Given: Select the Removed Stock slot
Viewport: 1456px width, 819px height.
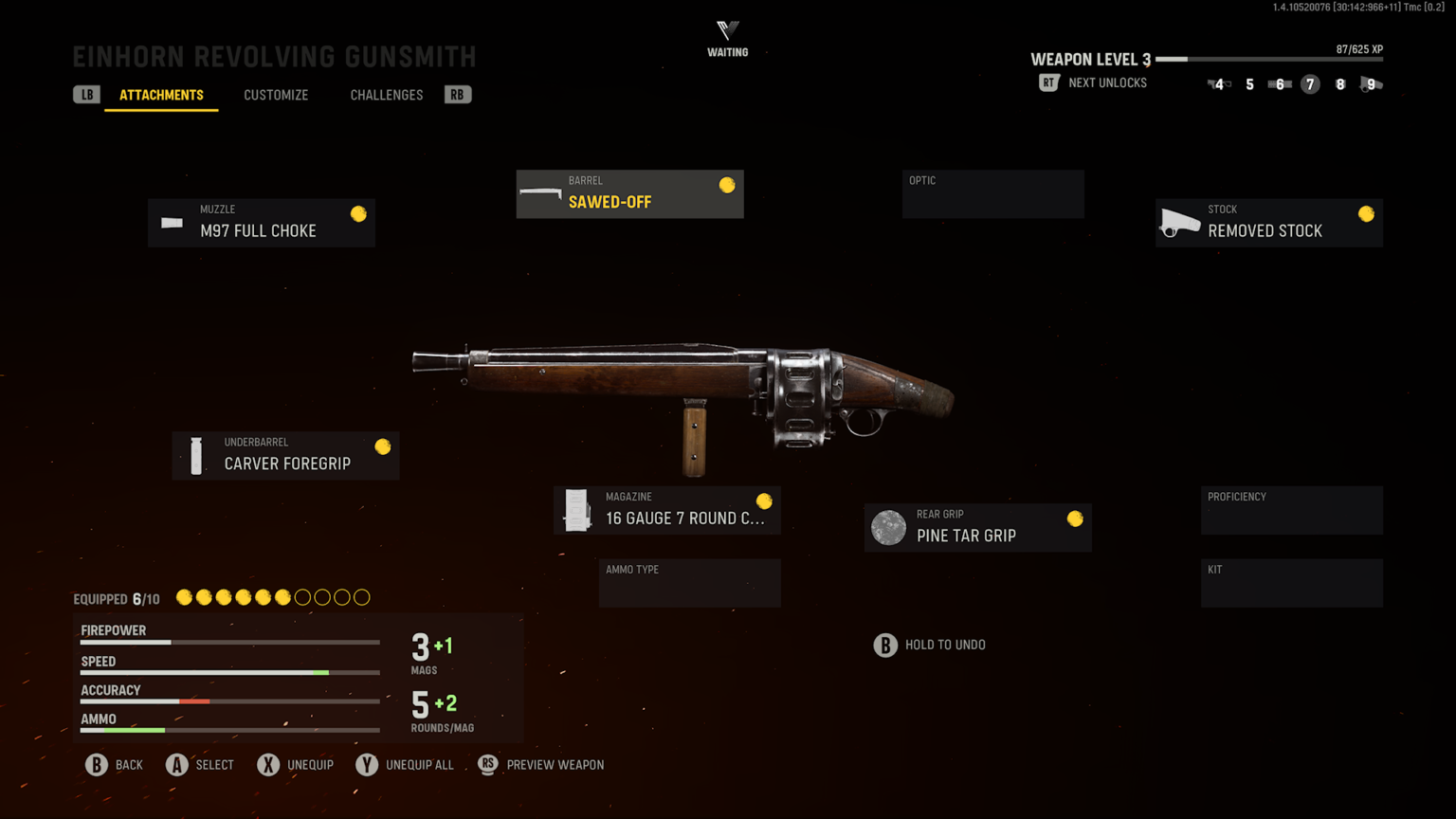Looking at the screenshot, I should (x=1268, y=223).
